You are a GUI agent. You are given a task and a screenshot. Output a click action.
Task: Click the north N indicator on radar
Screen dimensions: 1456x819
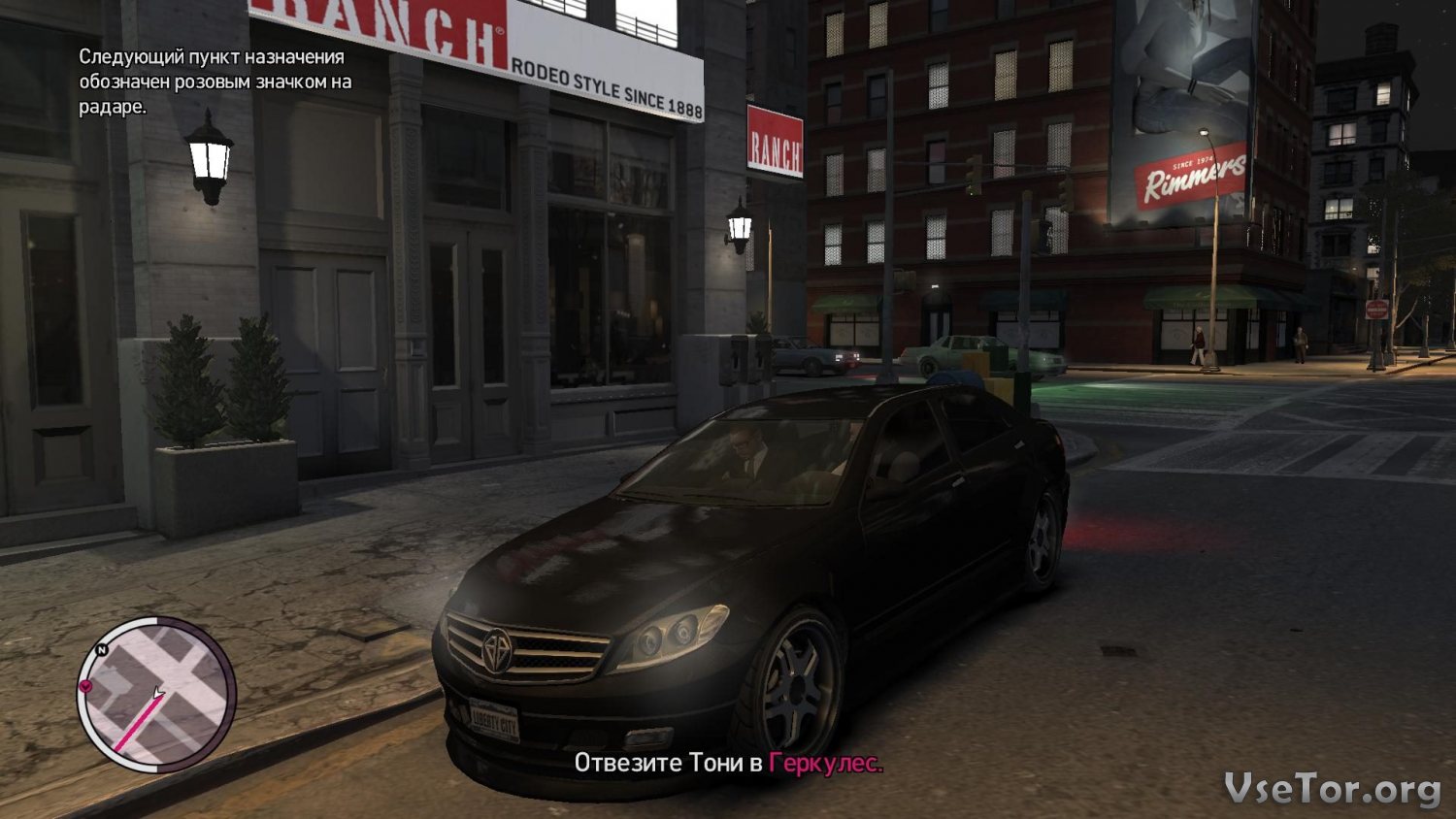[x=102, y=649]
